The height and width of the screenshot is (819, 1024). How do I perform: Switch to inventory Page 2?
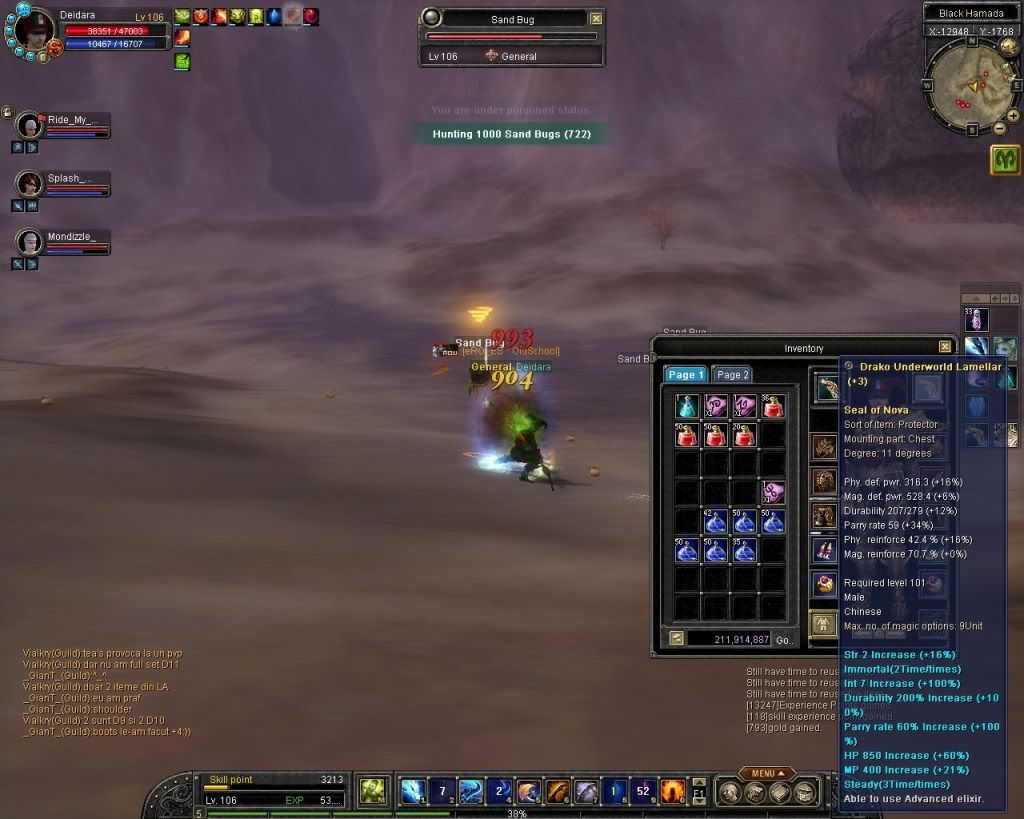click(x=733, y=375)
